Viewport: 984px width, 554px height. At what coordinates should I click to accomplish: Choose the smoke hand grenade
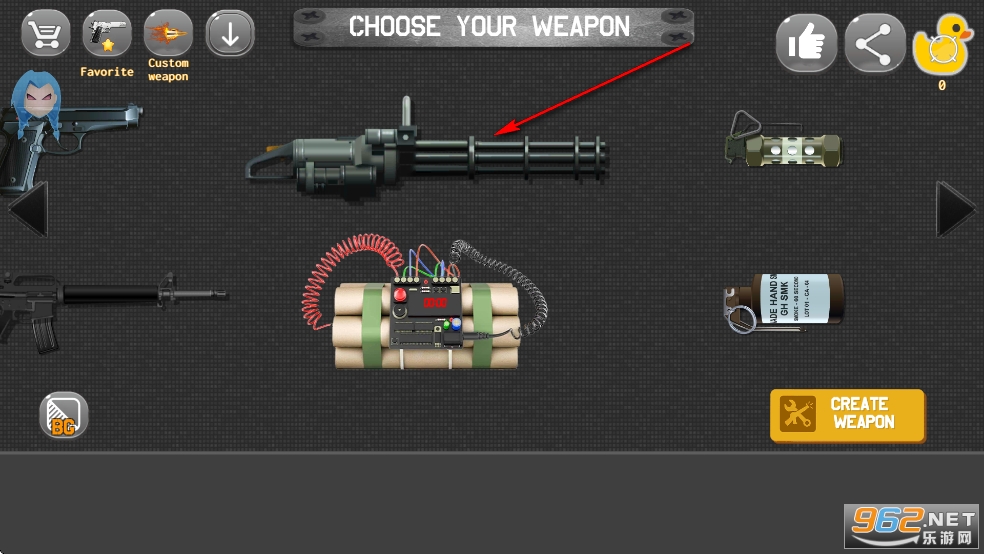pos(785,300)
